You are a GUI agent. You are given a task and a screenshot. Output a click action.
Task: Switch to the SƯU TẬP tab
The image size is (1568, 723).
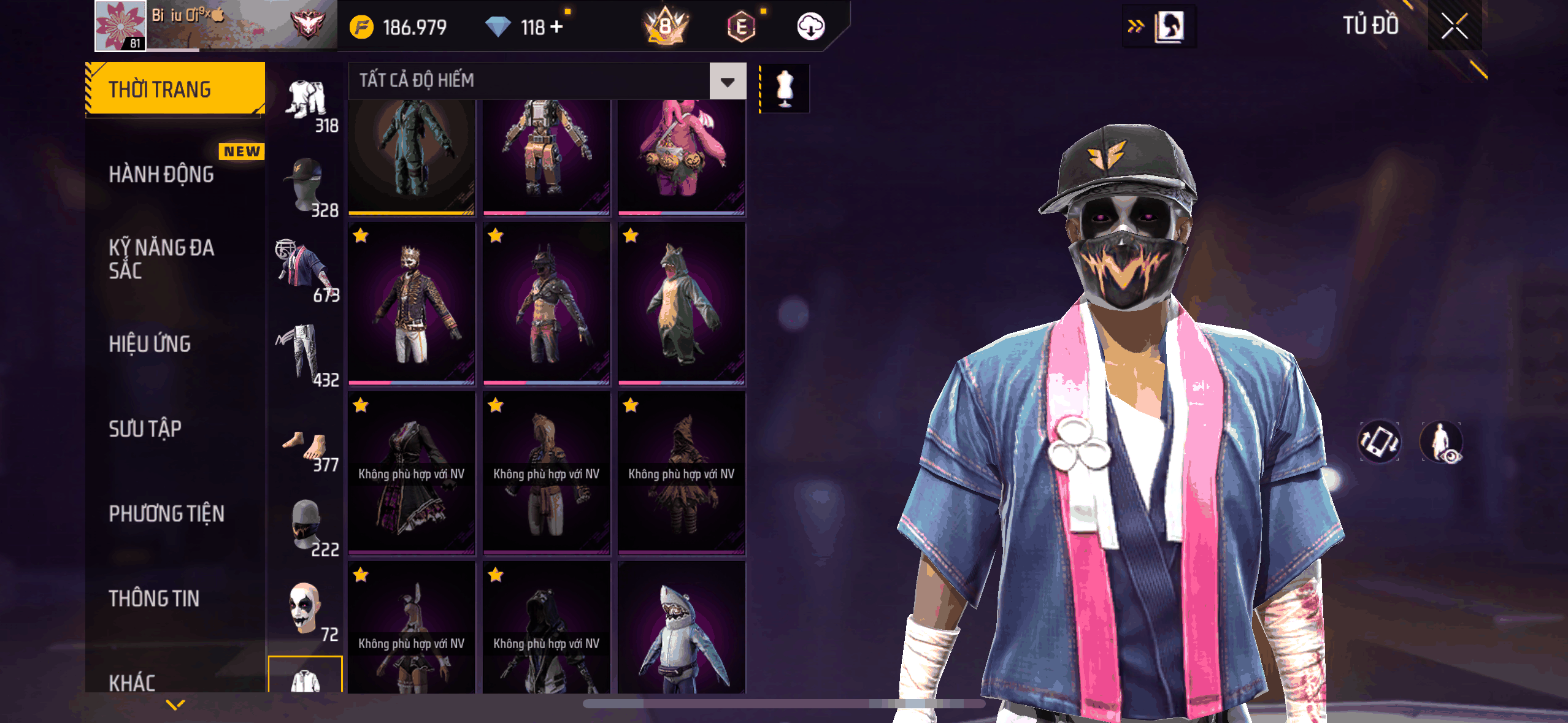pyautogui.click(x=145, y=429)
